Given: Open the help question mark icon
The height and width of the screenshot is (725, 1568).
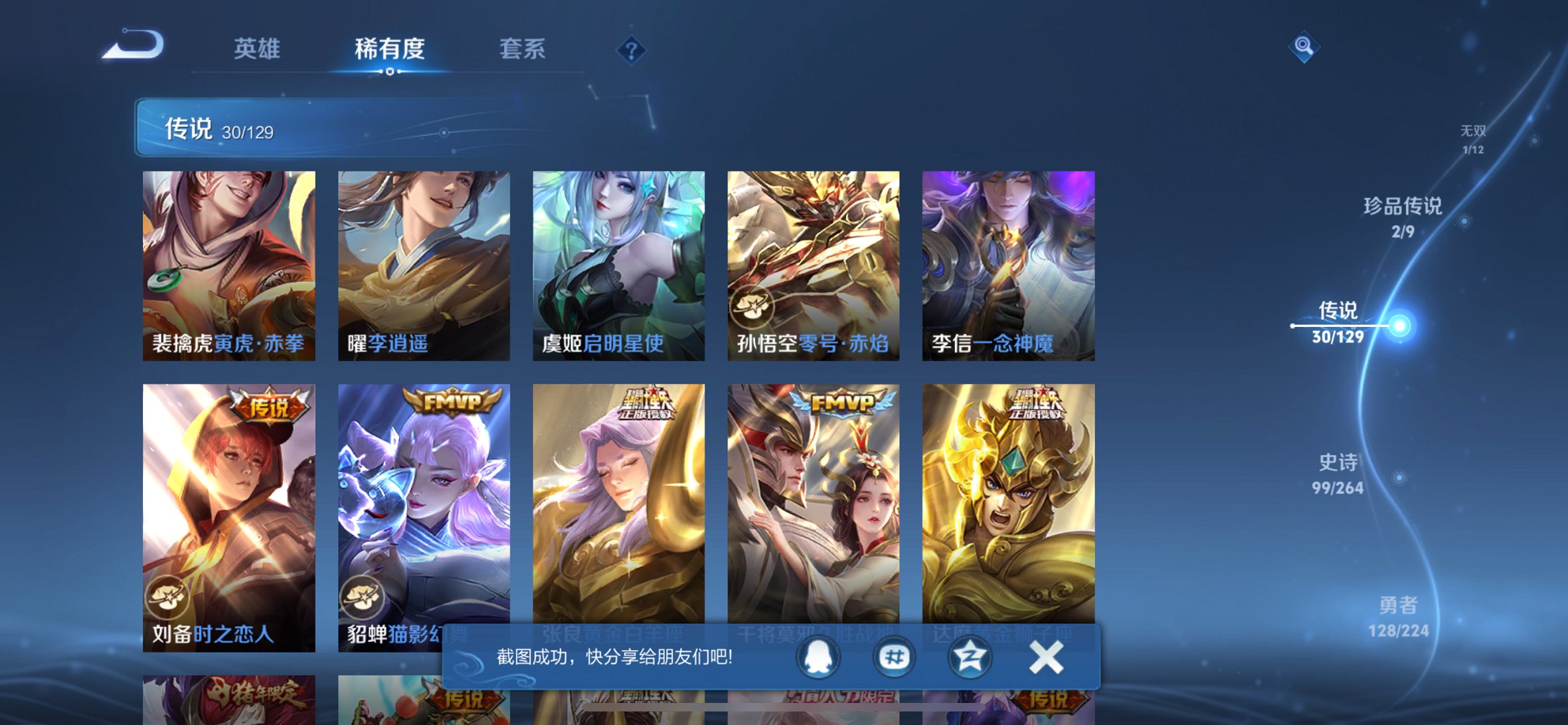Looking at the screenshot, I should [x=633, y=50].
